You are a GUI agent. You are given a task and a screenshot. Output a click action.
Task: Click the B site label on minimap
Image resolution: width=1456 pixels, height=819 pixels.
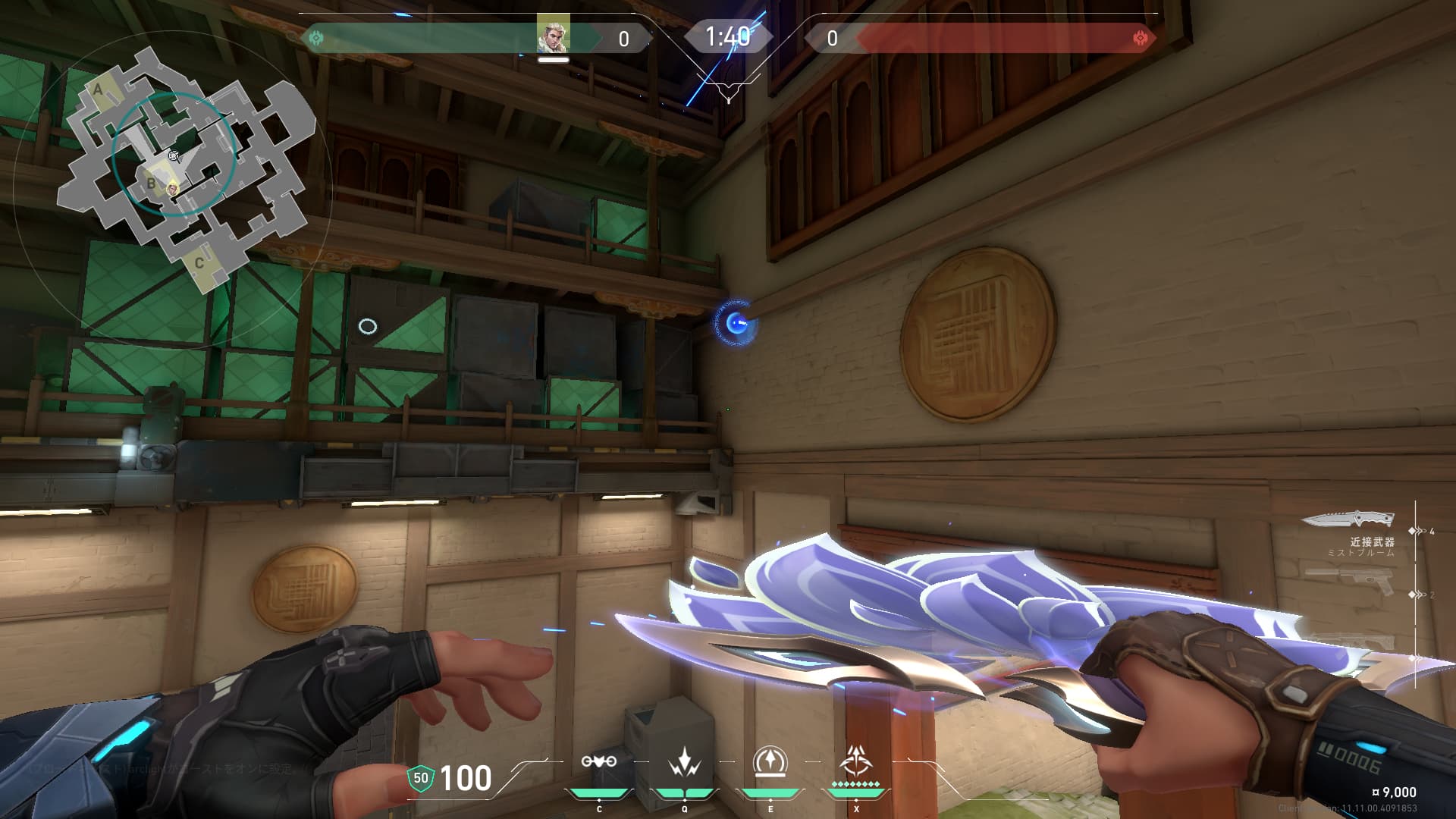pyautogui.click(x=151, y=184)
